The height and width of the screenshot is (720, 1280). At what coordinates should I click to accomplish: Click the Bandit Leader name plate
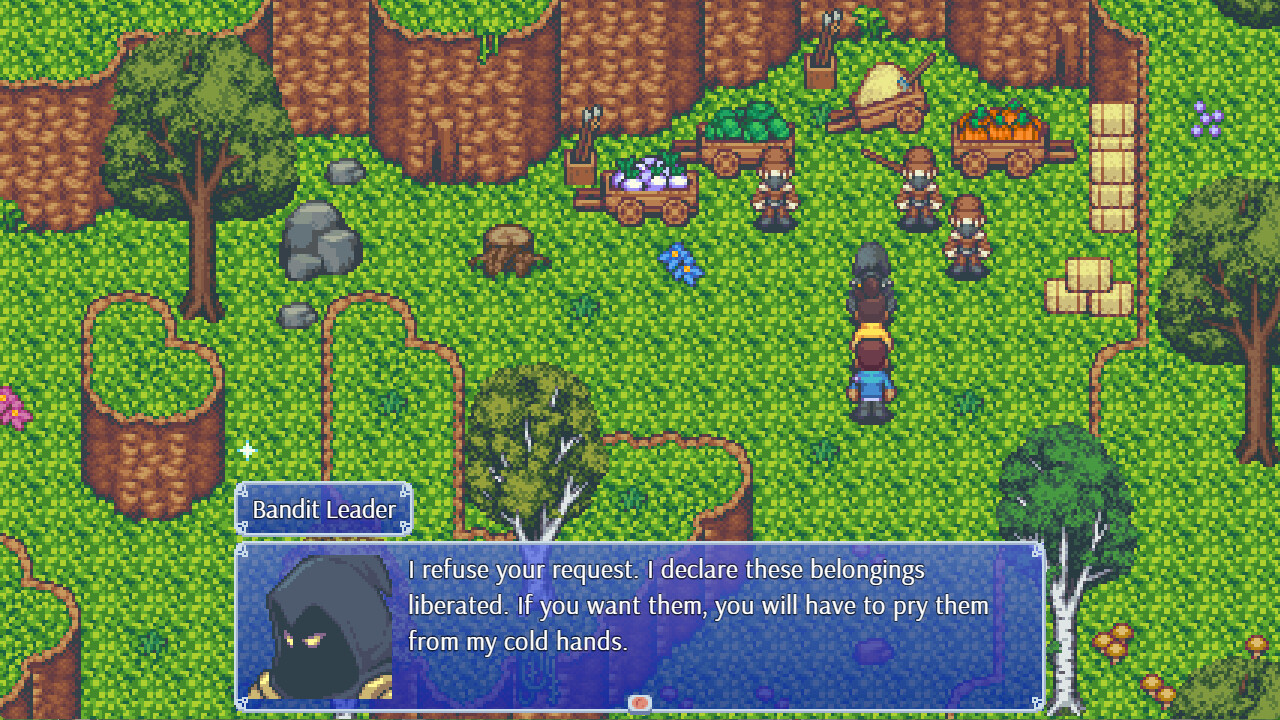pyautogui.click(x=323, y=509)
